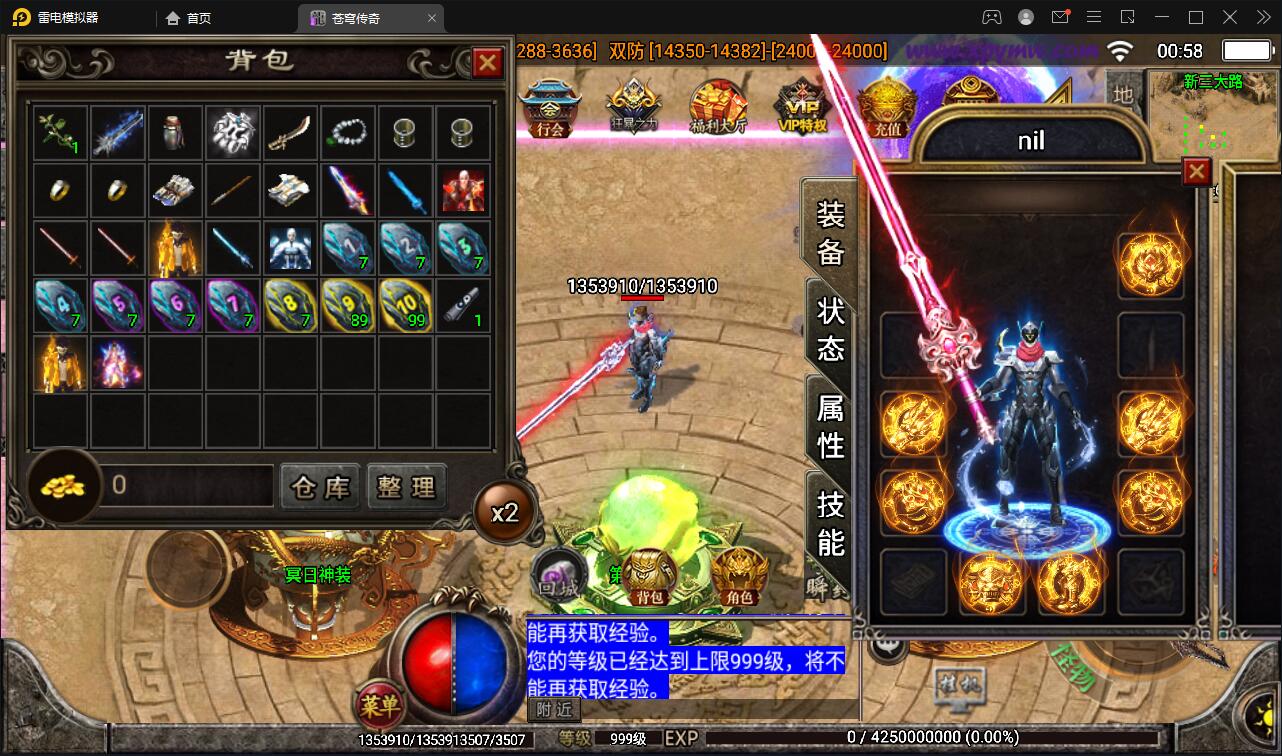This screenshot has height=756, width=1282.
Task: Switch to the 技能 skills tab
Action: (x=830, y=522)
